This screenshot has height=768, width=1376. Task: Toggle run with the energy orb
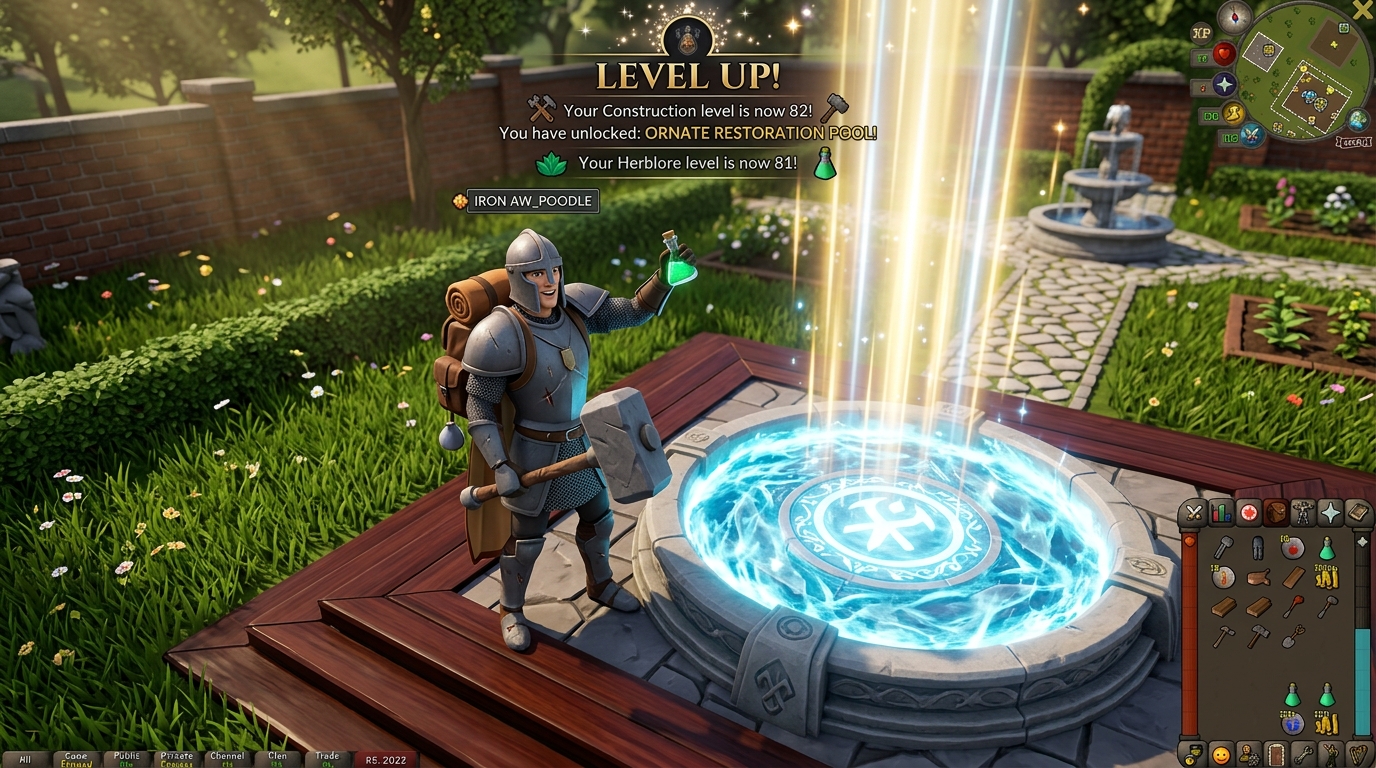(x=1233, y=115)
